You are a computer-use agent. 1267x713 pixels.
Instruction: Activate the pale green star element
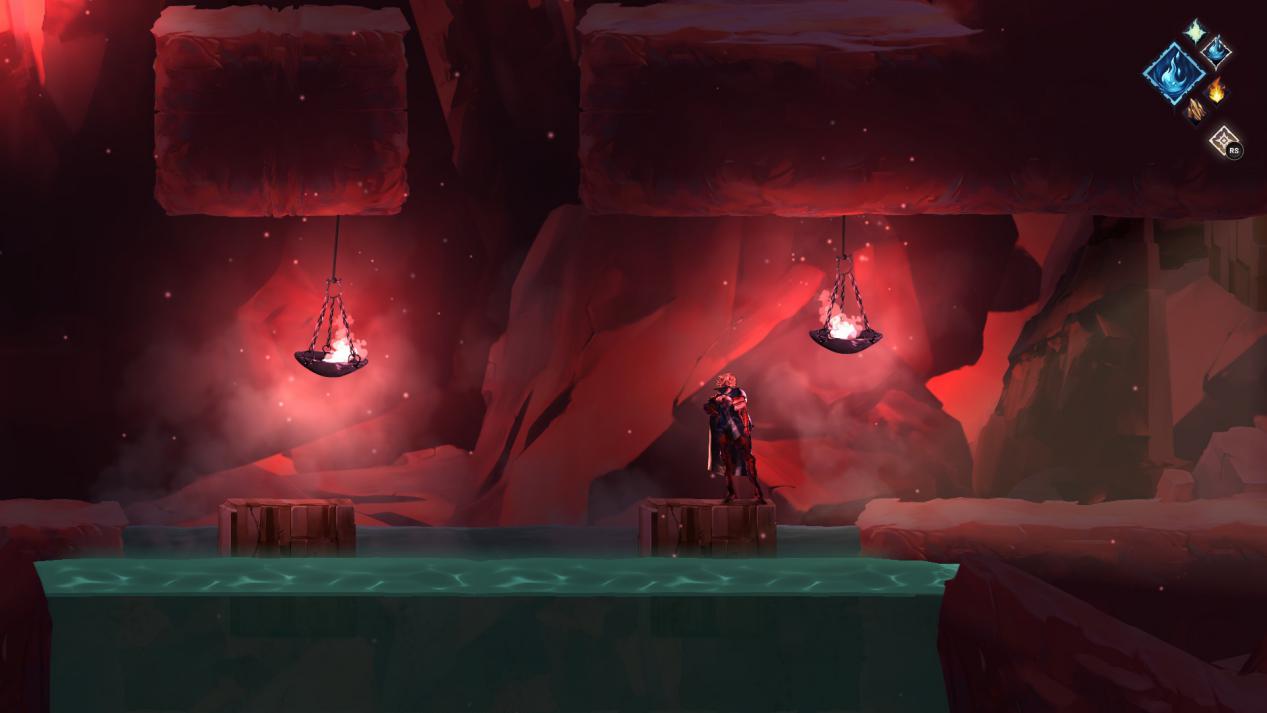click(x=1194, y=30)
